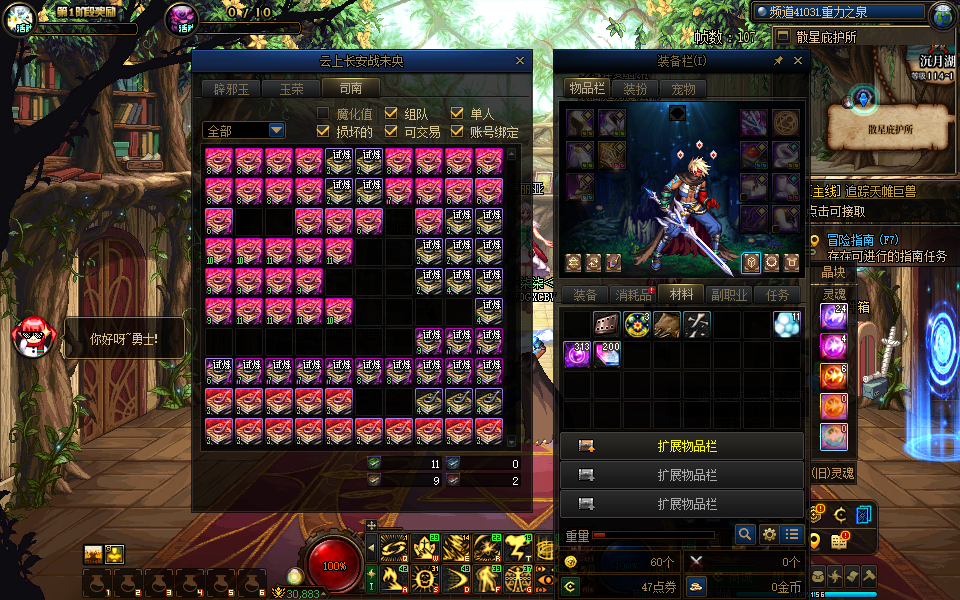
Task: Open inventory settings gear button
Action: tap(769, 535)
